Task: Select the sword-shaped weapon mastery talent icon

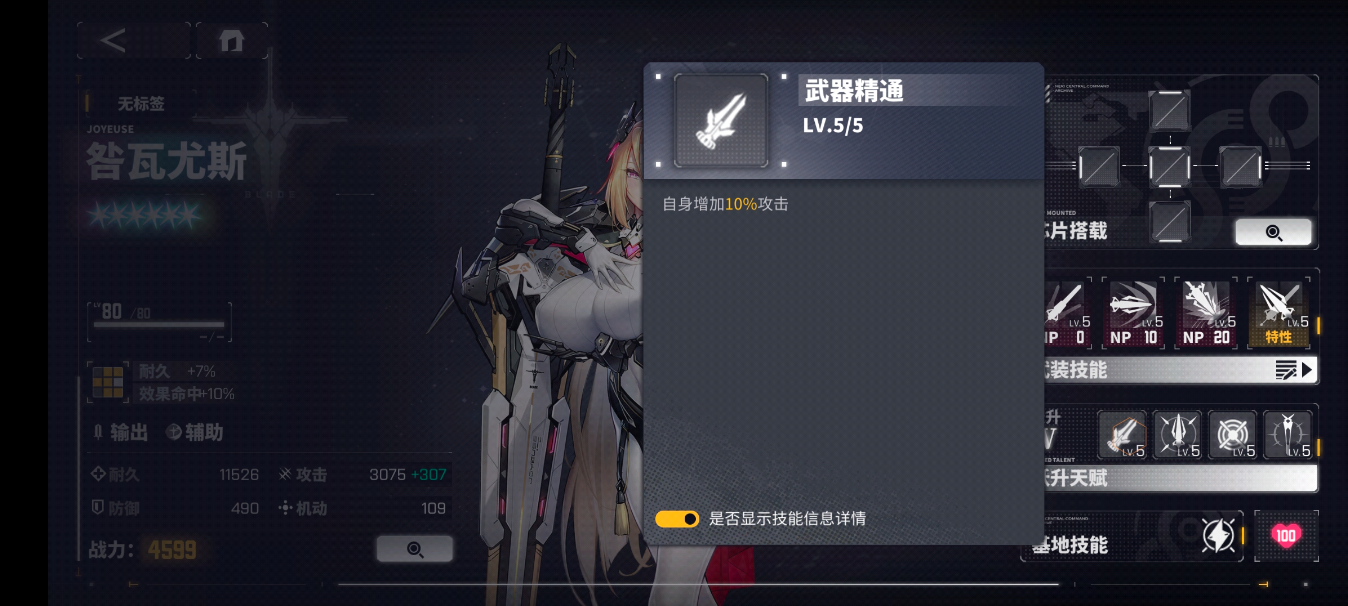Action: pyautogui.click(x=1122, y=435)
